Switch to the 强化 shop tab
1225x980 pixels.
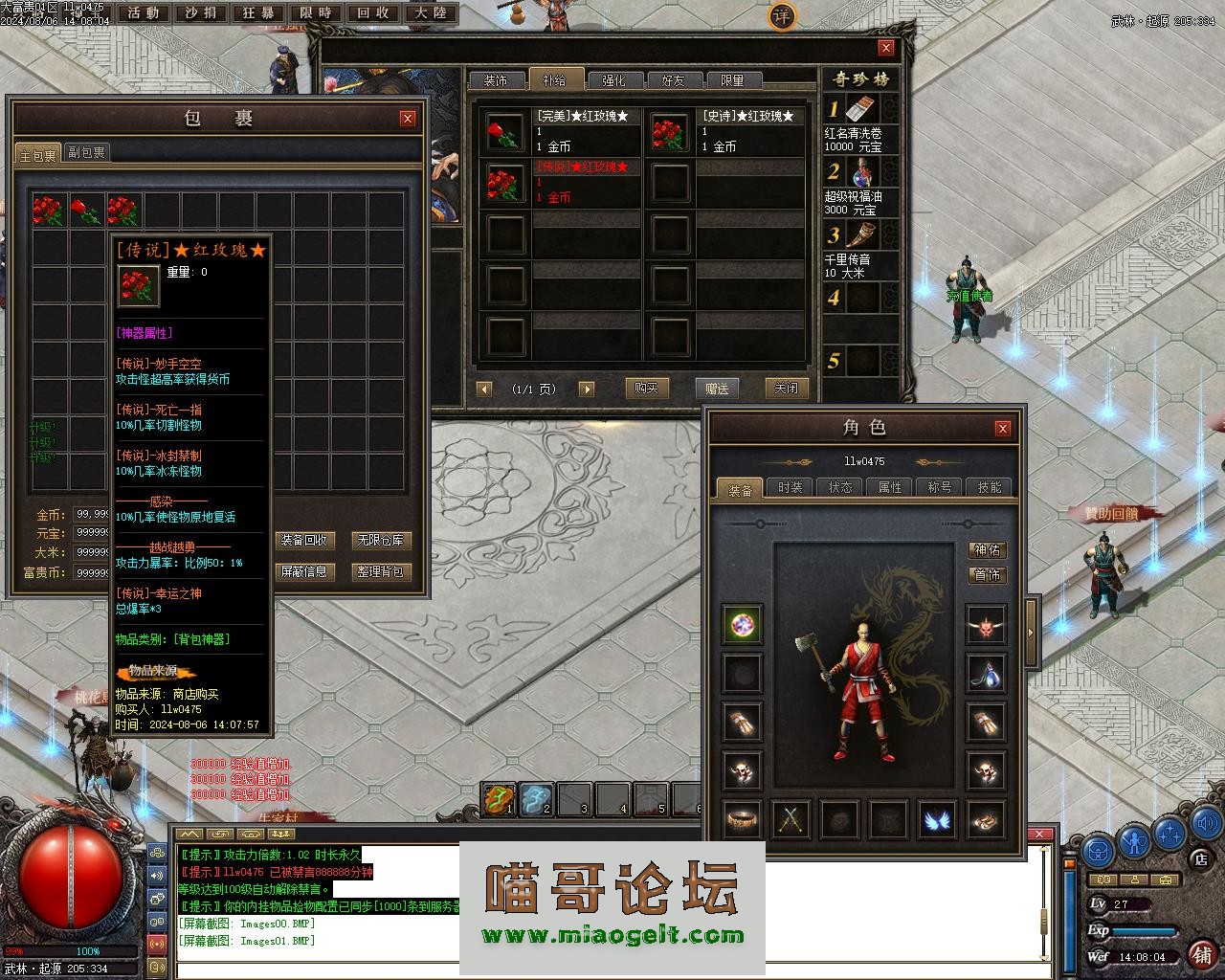613,80
